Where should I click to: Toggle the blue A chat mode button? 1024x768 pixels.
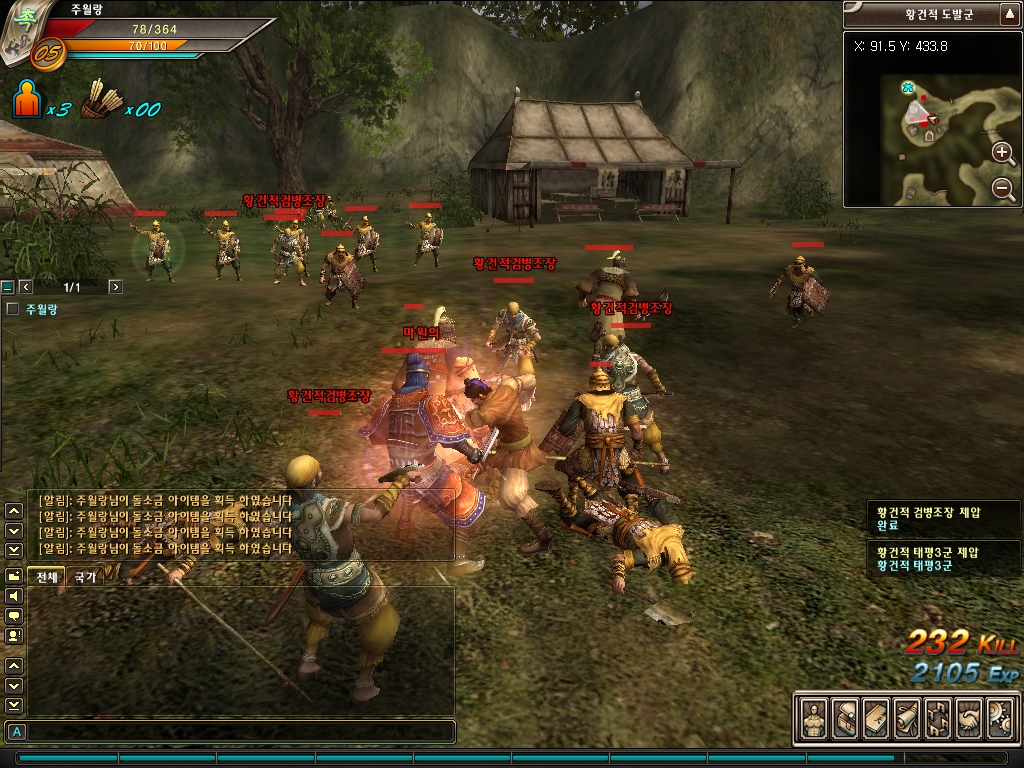coord(17,731)
